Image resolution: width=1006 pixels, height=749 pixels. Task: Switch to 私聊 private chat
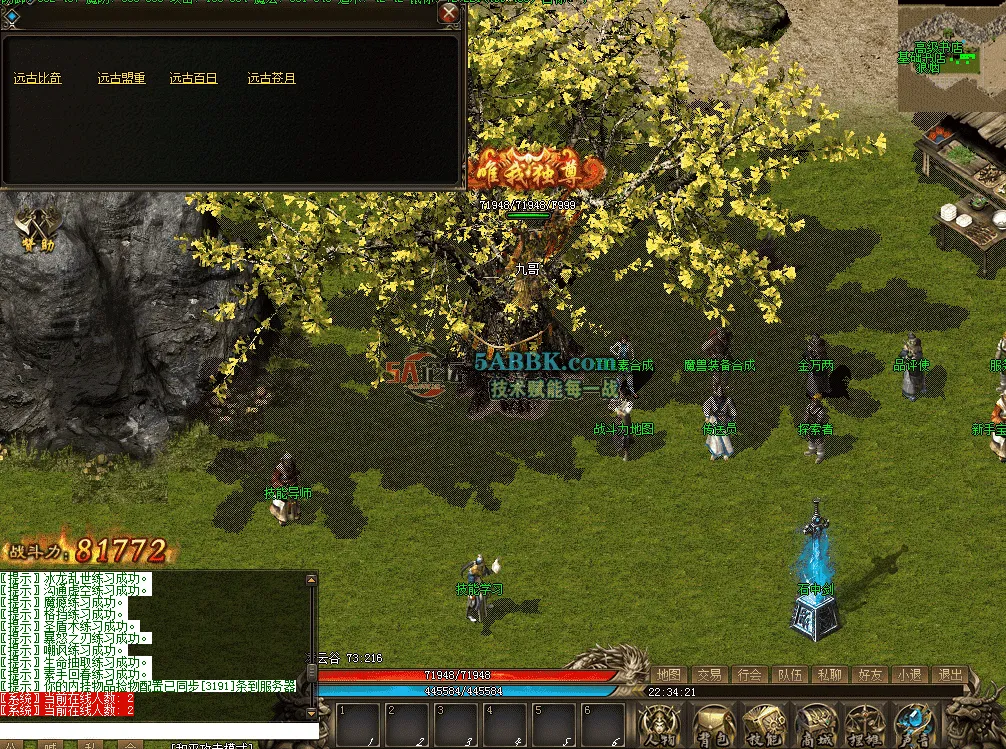[828, 675]
